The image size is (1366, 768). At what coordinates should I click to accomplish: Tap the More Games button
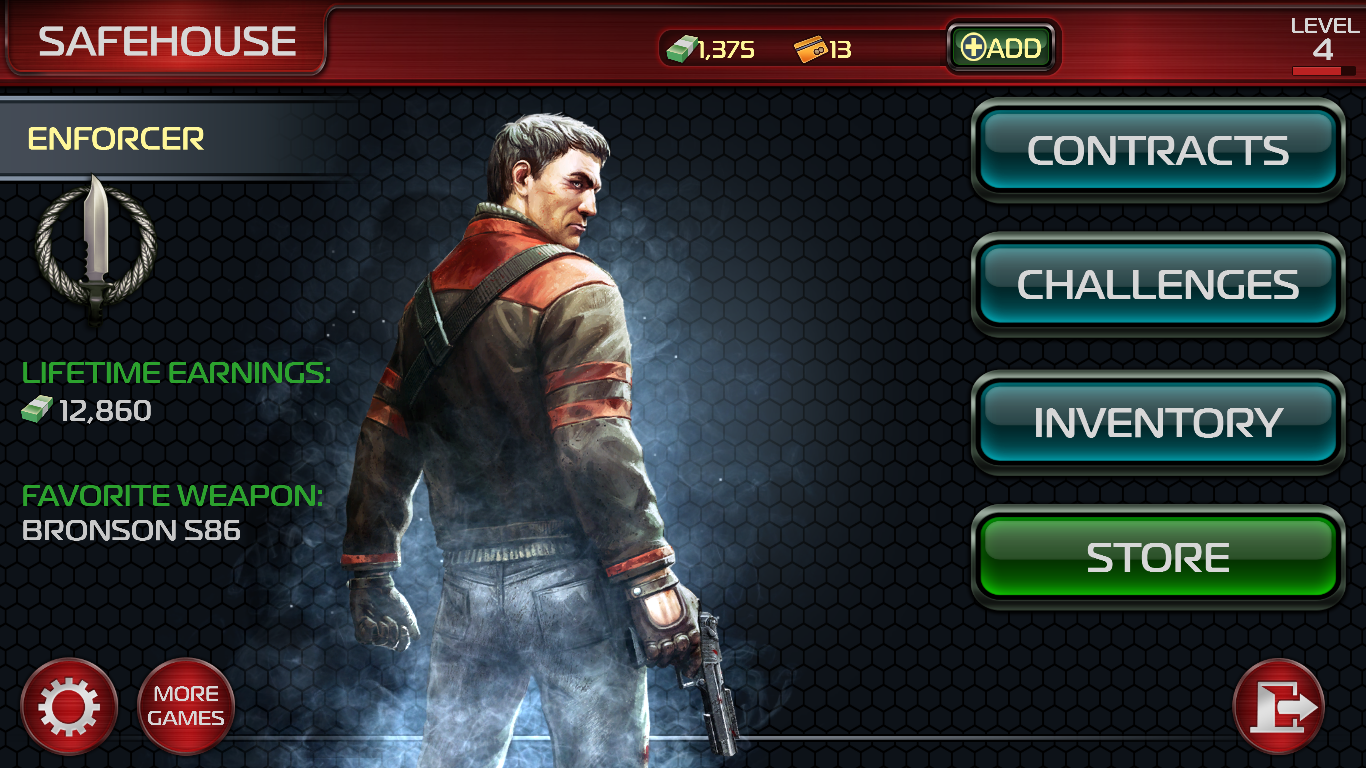pos(186,706)
